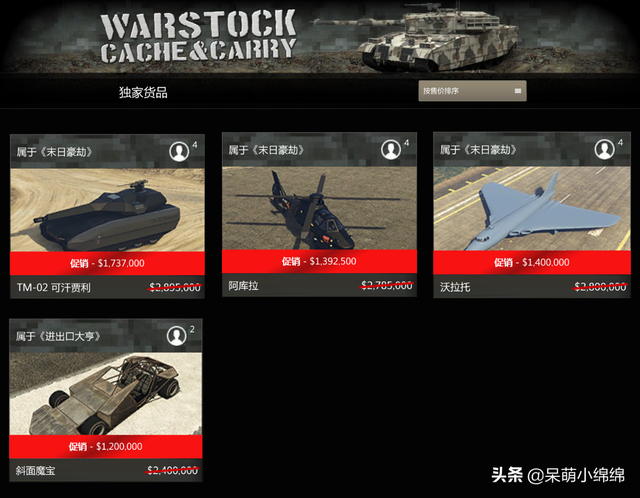The width and height of the screenshot is (640, 498).
Task: Select the TM-02 Khanjali tank listing
Action: click(x=107, y=209)
